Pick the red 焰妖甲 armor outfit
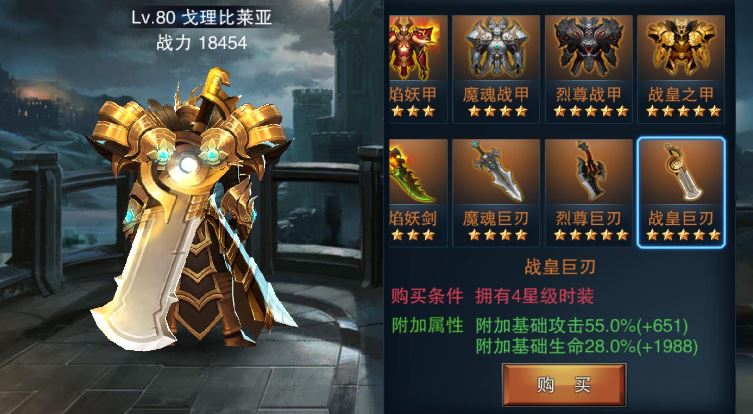 point(413,66)
